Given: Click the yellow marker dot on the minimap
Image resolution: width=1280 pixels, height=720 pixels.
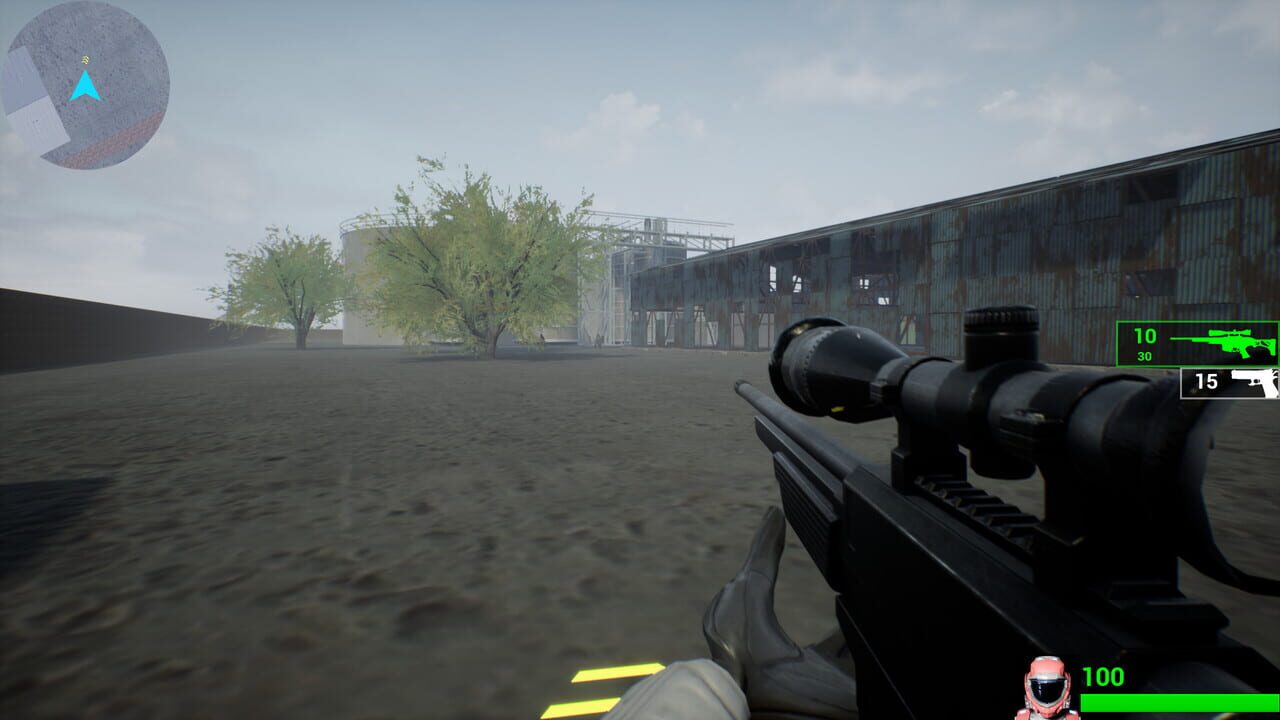Looking at the screenshot, I should pyautogui.click(x=85, y=58).
